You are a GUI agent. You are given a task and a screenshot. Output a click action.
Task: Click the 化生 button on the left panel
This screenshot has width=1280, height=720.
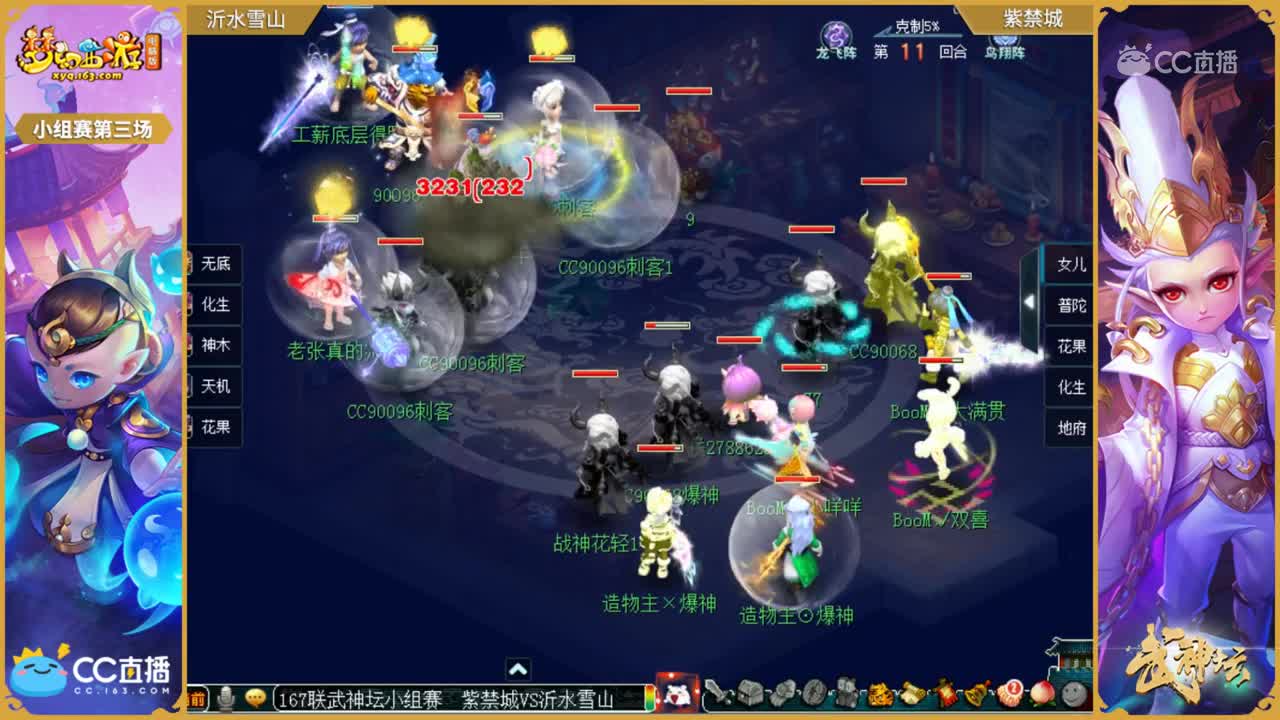click(218, 306)
